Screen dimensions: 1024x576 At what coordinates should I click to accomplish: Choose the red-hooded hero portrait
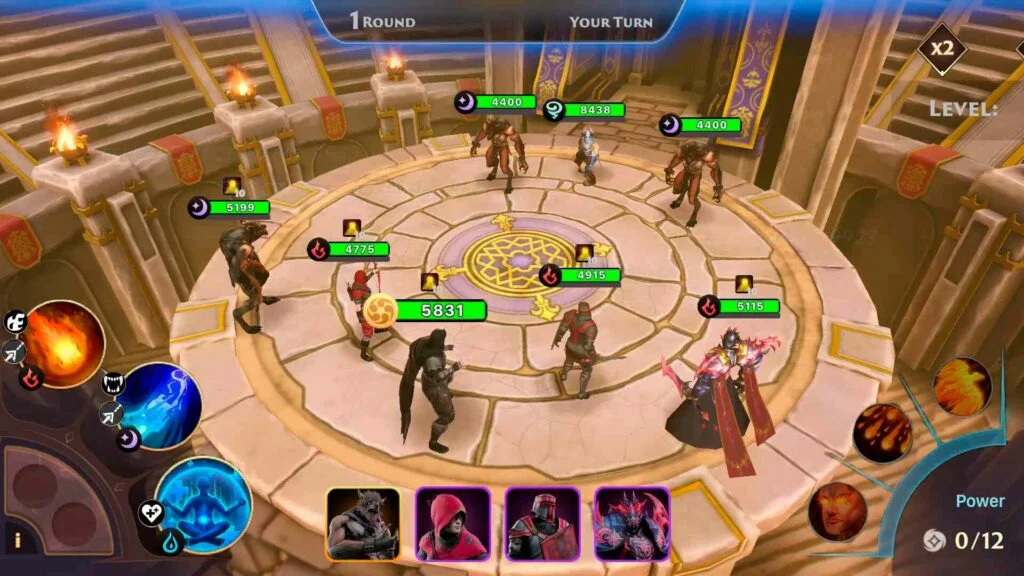coord(452,523)
